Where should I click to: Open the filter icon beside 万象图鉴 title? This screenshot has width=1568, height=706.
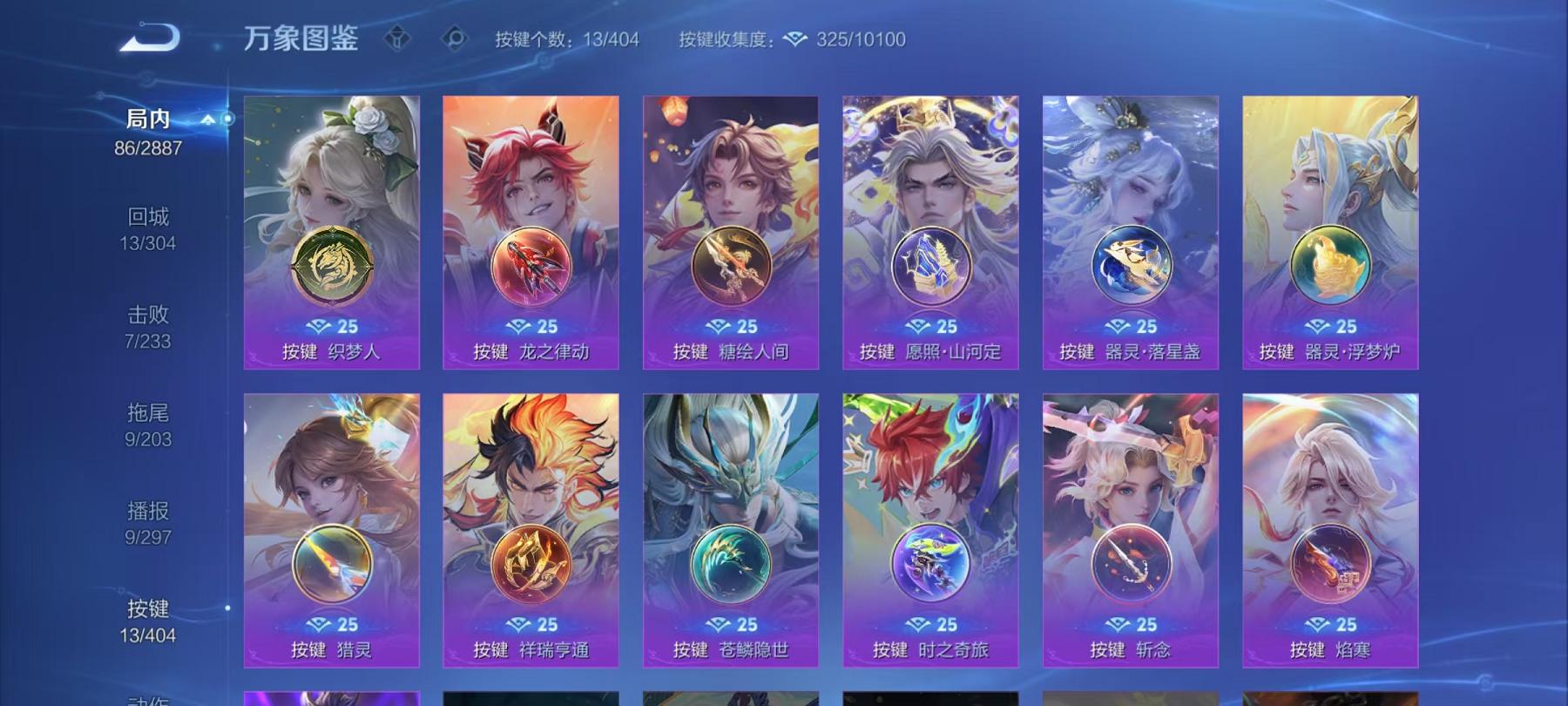tap(399, 37)
